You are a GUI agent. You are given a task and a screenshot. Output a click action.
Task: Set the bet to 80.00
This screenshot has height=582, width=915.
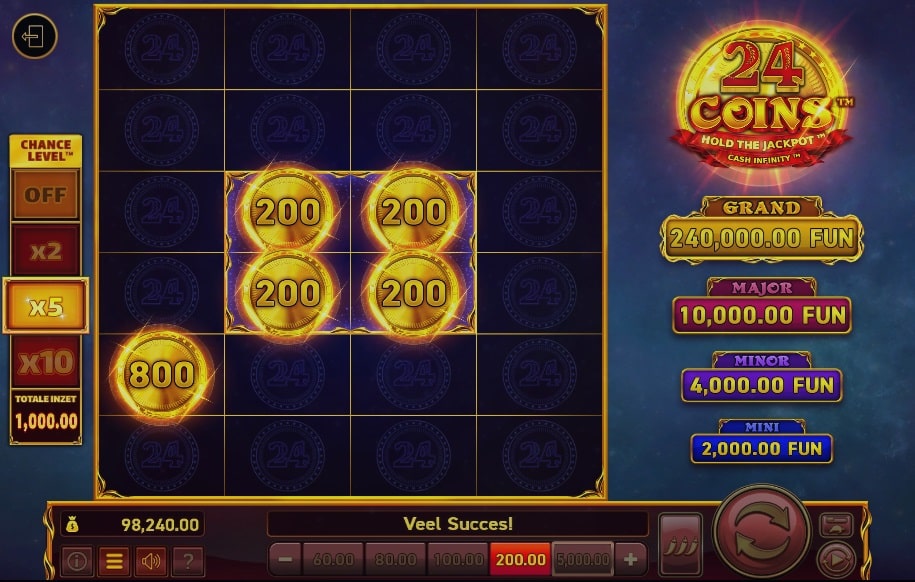click(396, 559)
